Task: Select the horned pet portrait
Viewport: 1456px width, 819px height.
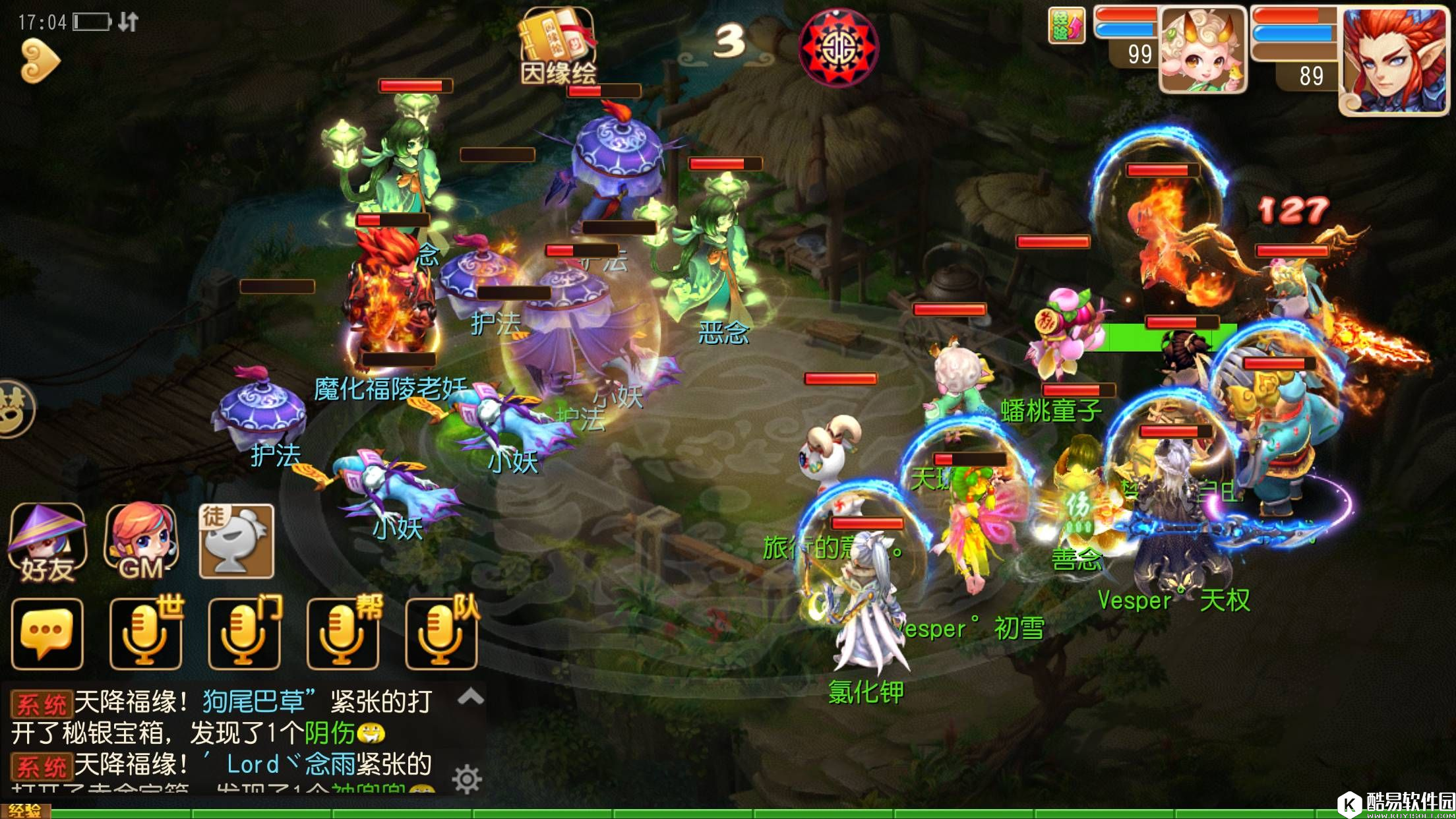Action: click(x=1202, y=51)
